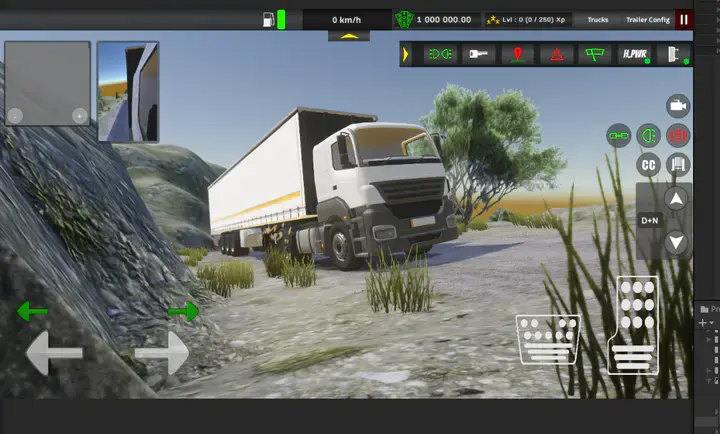
Task: Switch camera view with the camera icon
Action: pyautogui.click(x=678, y=106)
